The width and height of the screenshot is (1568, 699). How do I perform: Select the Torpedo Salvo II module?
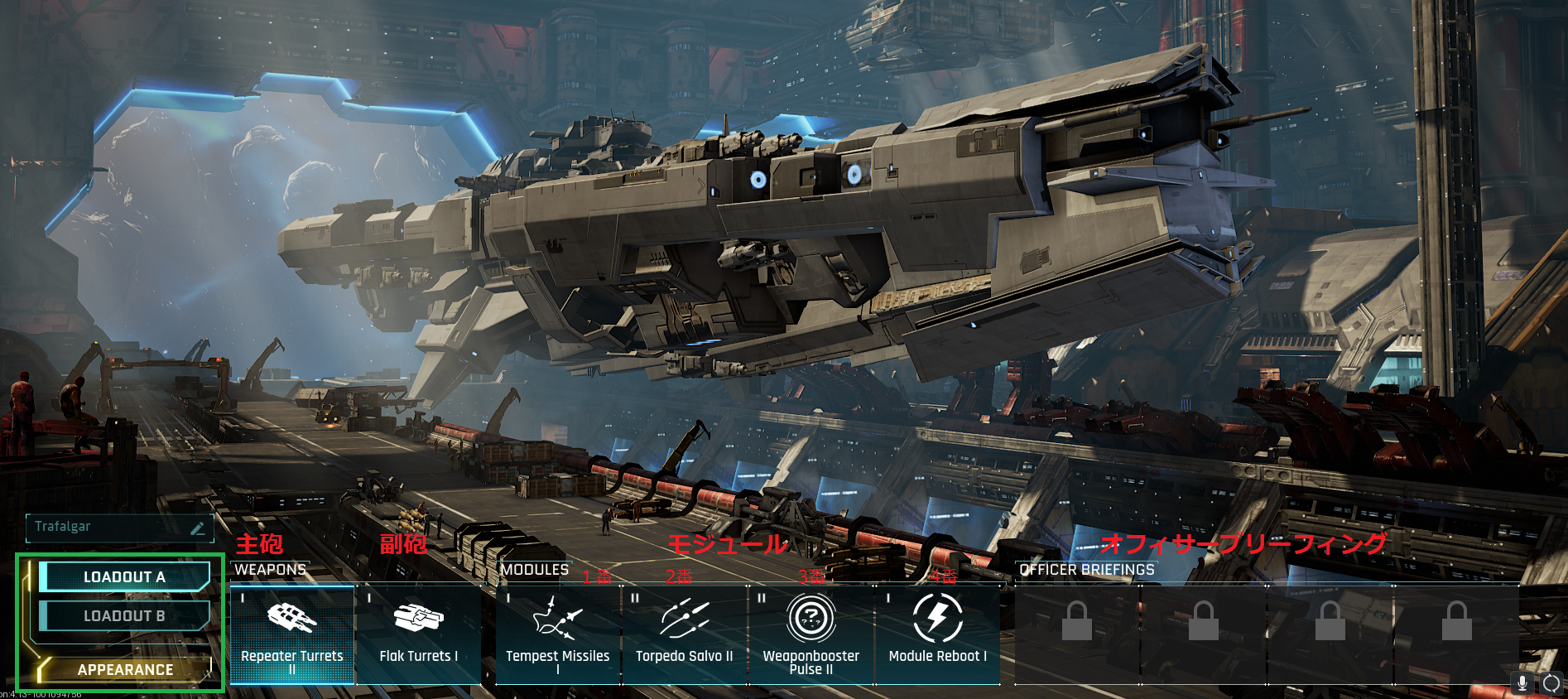coord(685,634)
